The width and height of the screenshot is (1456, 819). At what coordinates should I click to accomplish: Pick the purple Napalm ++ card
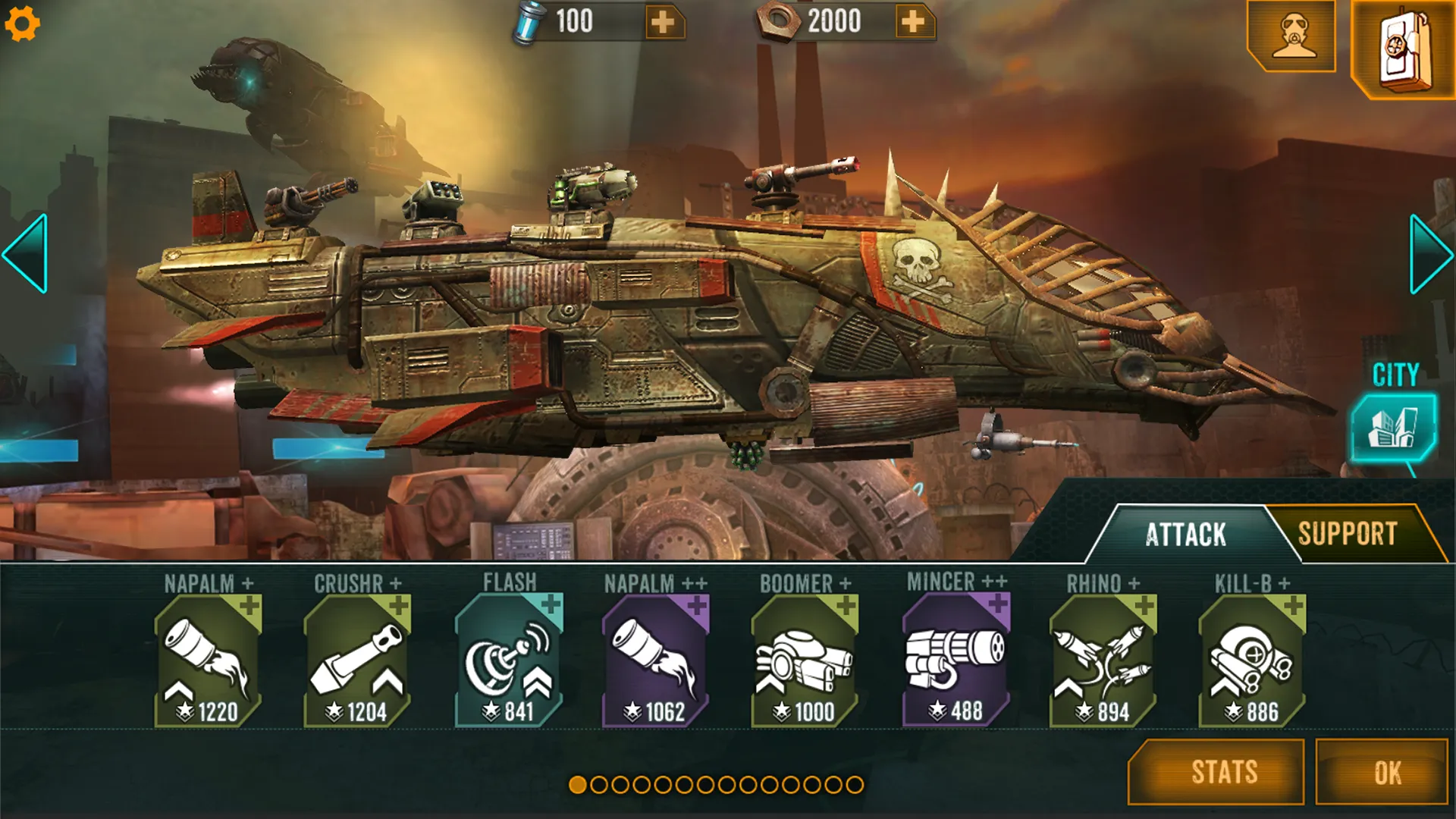point(655,660)
